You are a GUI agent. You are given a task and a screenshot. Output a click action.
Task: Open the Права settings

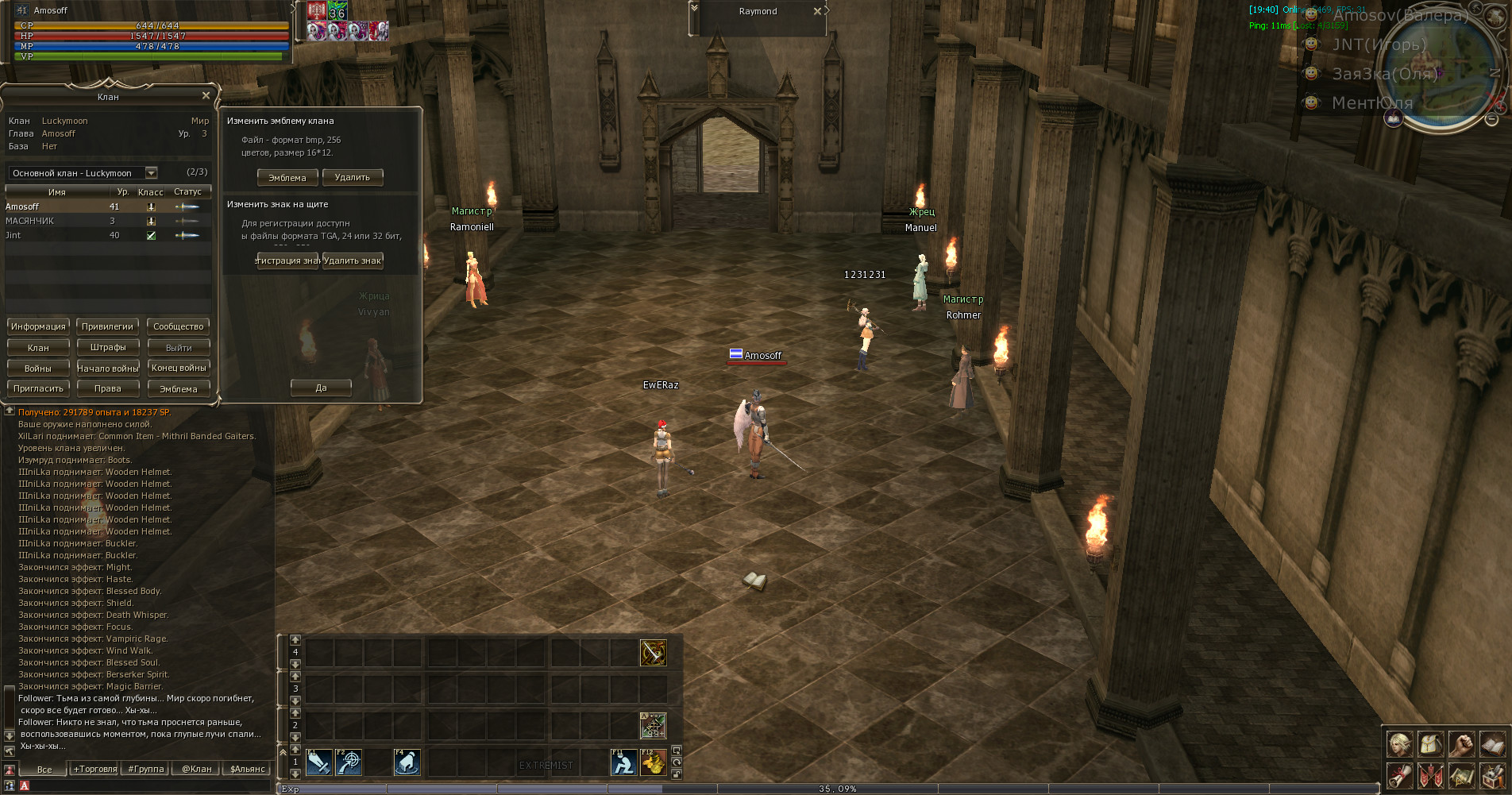108,388
